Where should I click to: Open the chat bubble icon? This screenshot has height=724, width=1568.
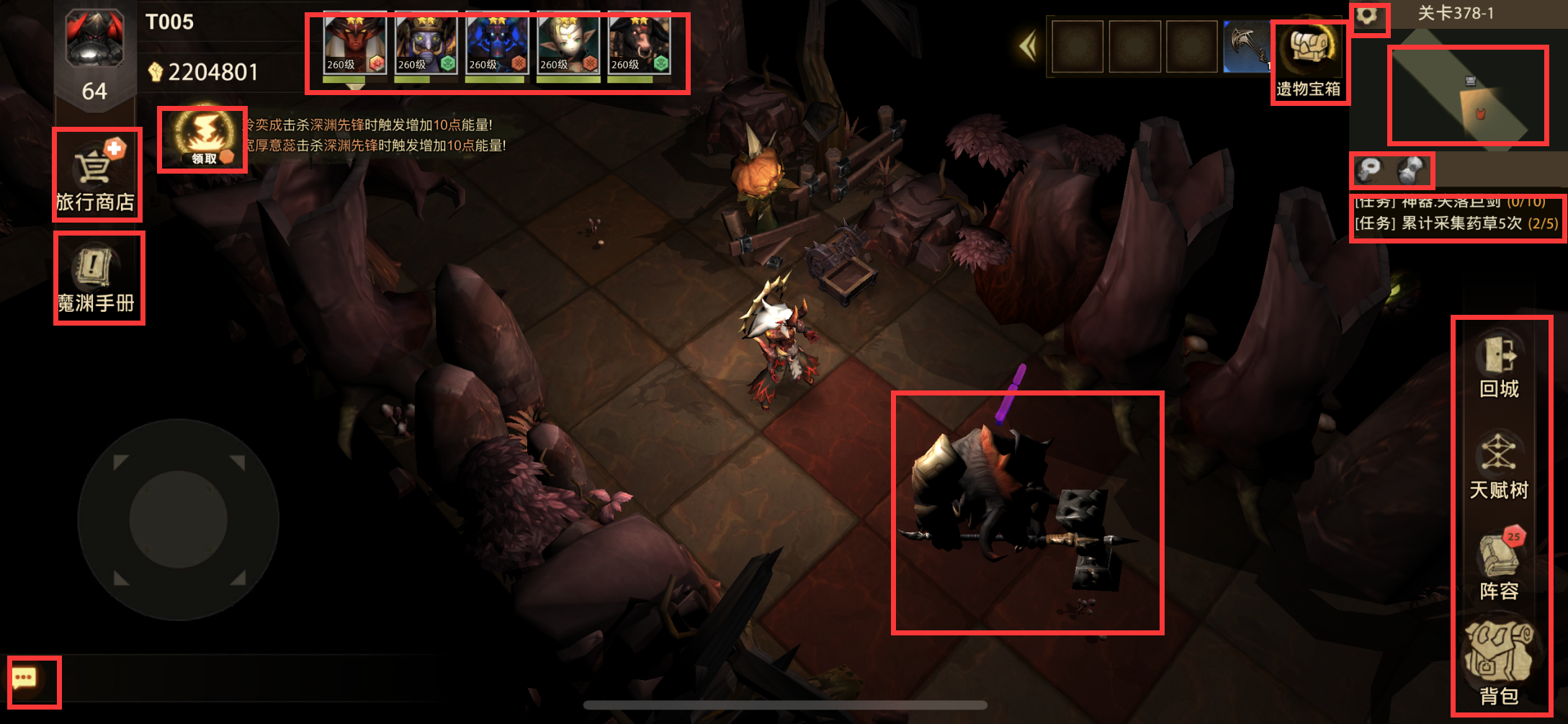pyautogui.click(x=26, y=680)
